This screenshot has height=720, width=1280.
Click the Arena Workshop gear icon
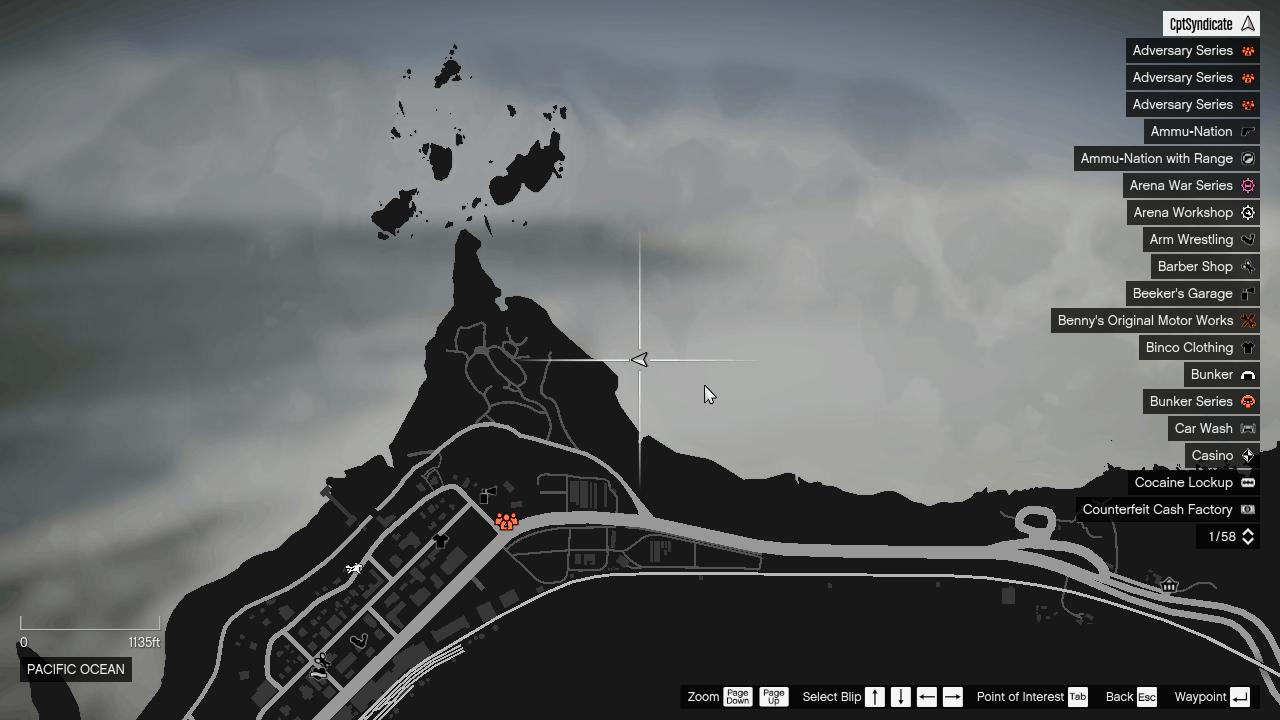coord(1248,212)
